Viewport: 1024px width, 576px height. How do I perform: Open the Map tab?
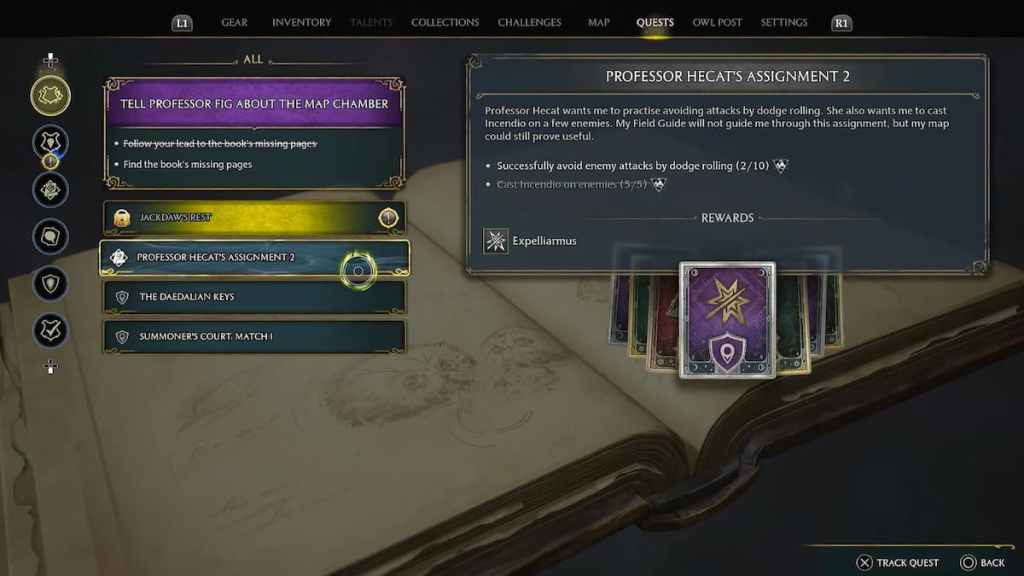click(x=599, y=22)
